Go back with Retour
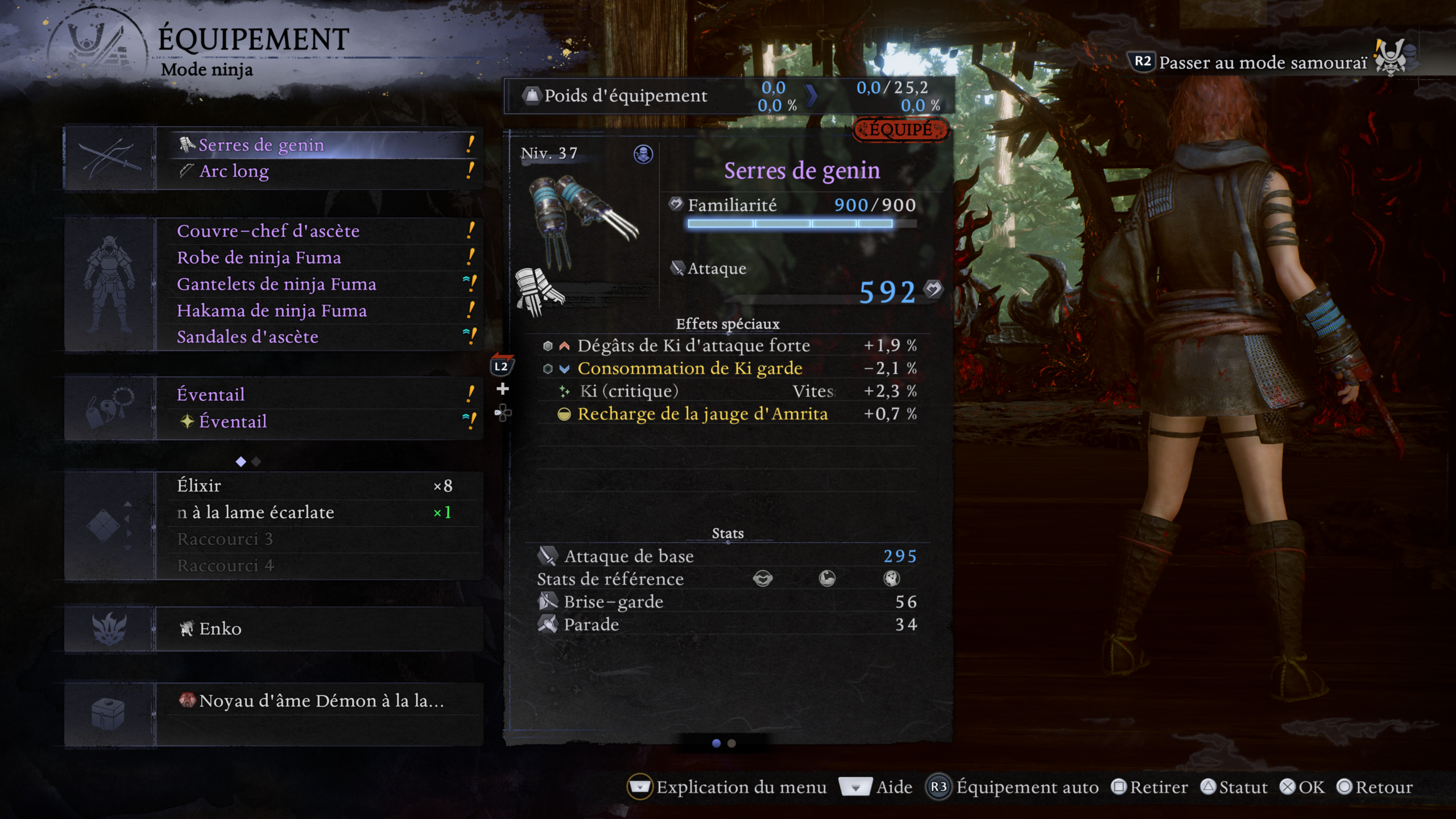The image size is (1456, 819). pos(1375,787)
